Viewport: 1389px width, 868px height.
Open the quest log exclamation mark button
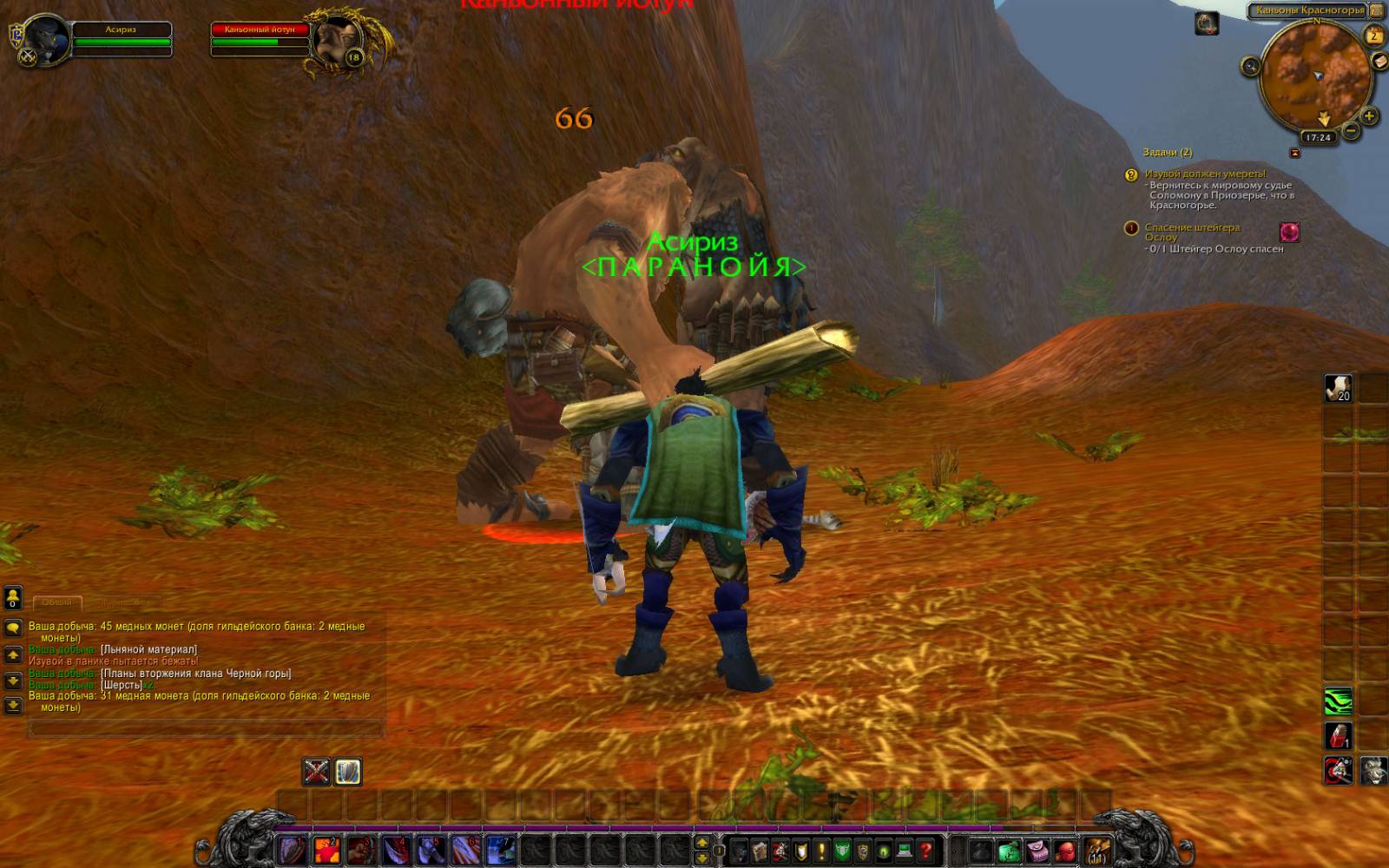[x=821, y=850]
